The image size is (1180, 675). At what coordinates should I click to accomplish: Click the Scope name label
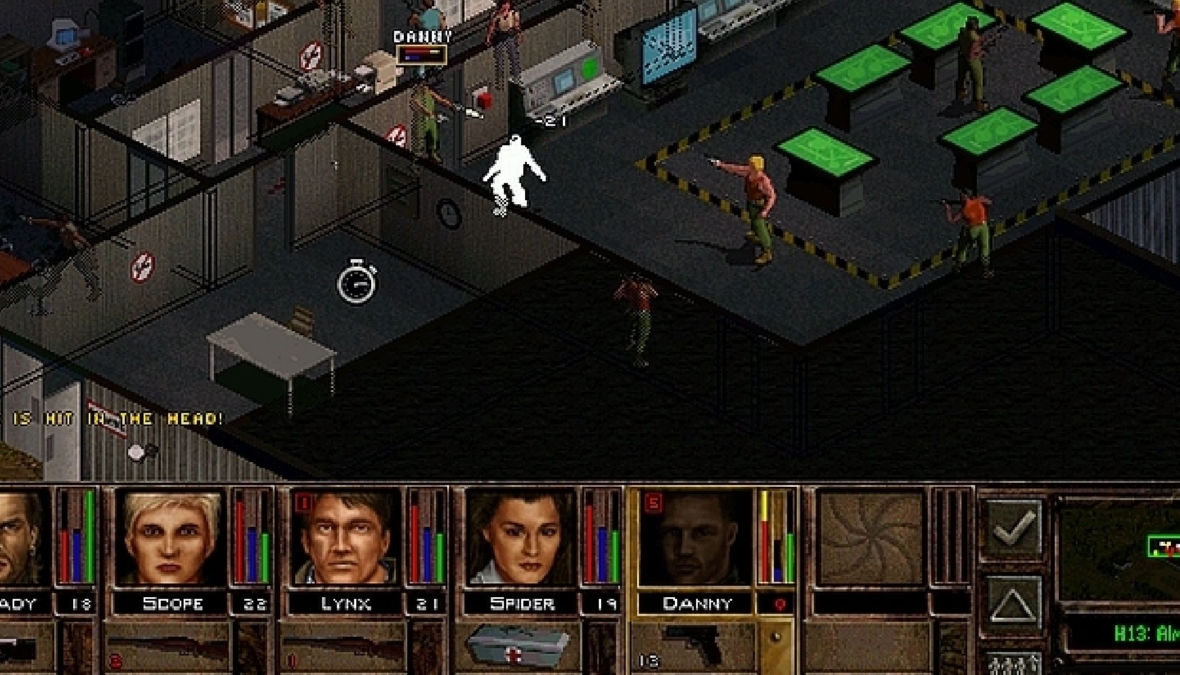click(x=170, y=604)
